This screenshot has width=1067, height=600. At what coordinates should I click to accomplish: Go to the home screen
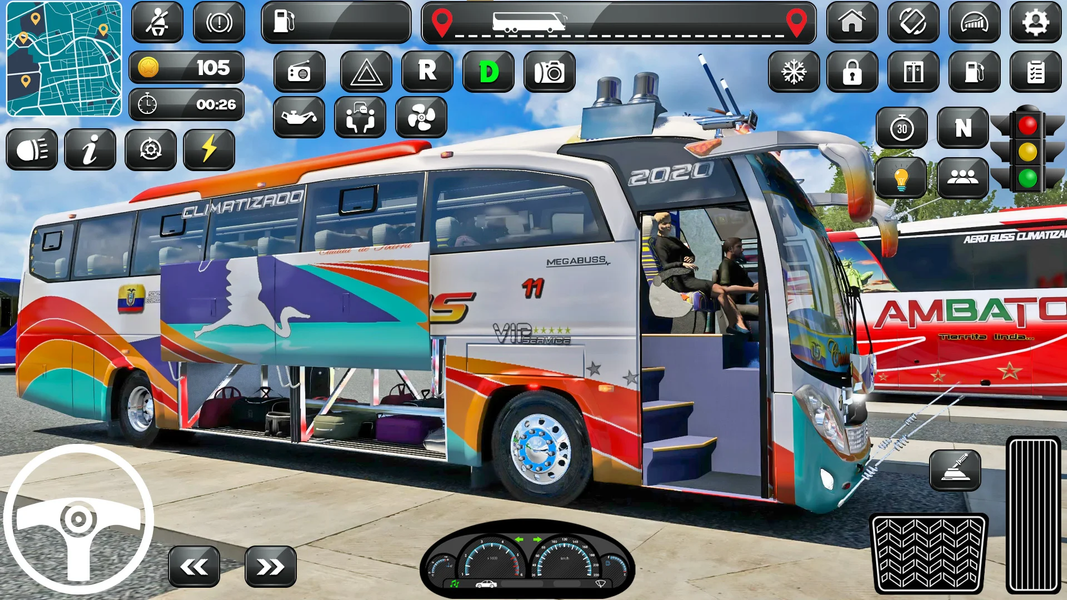852,22
